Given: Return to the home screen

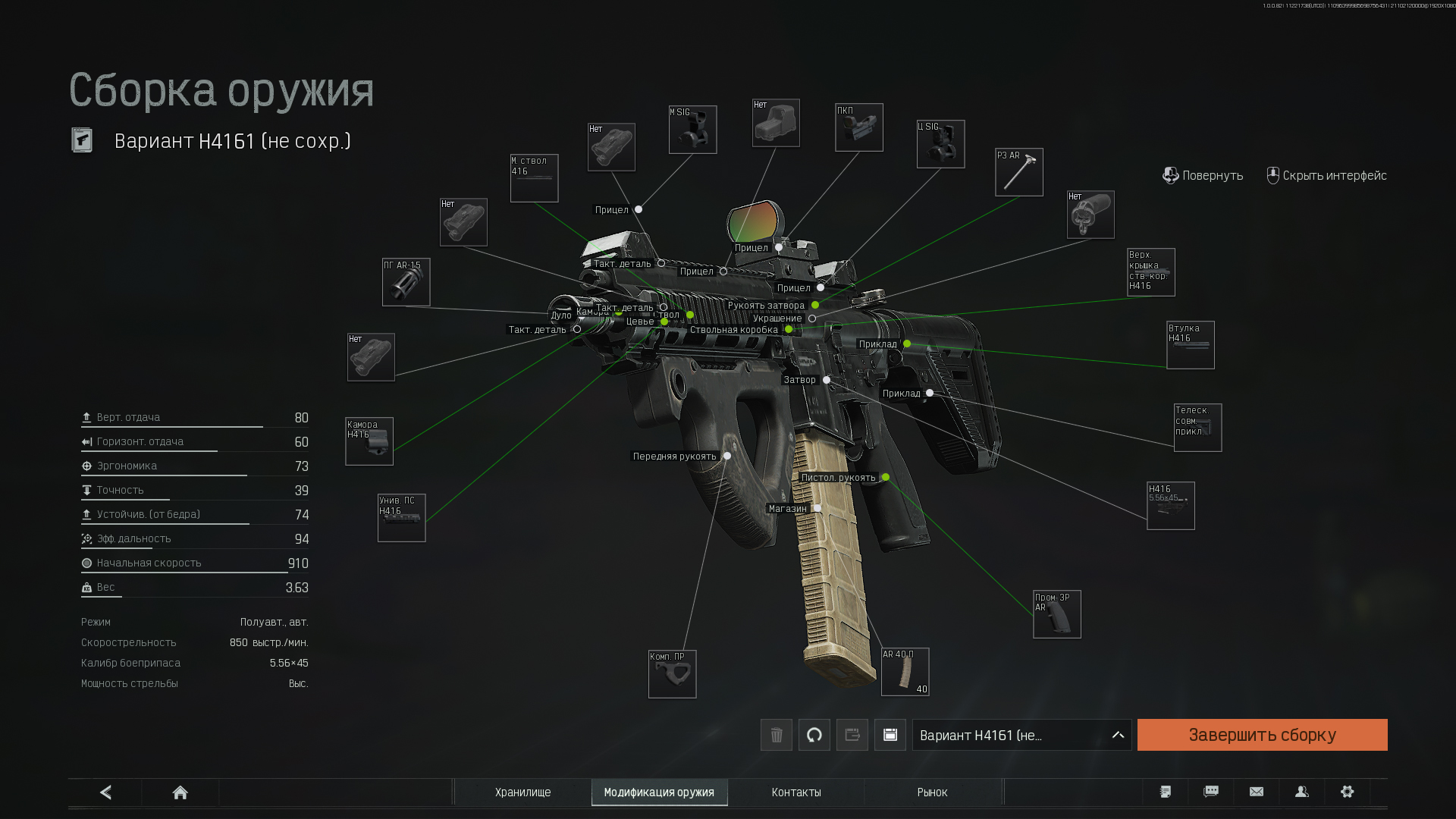Looking at the screenshot, I should click(180, 792).
